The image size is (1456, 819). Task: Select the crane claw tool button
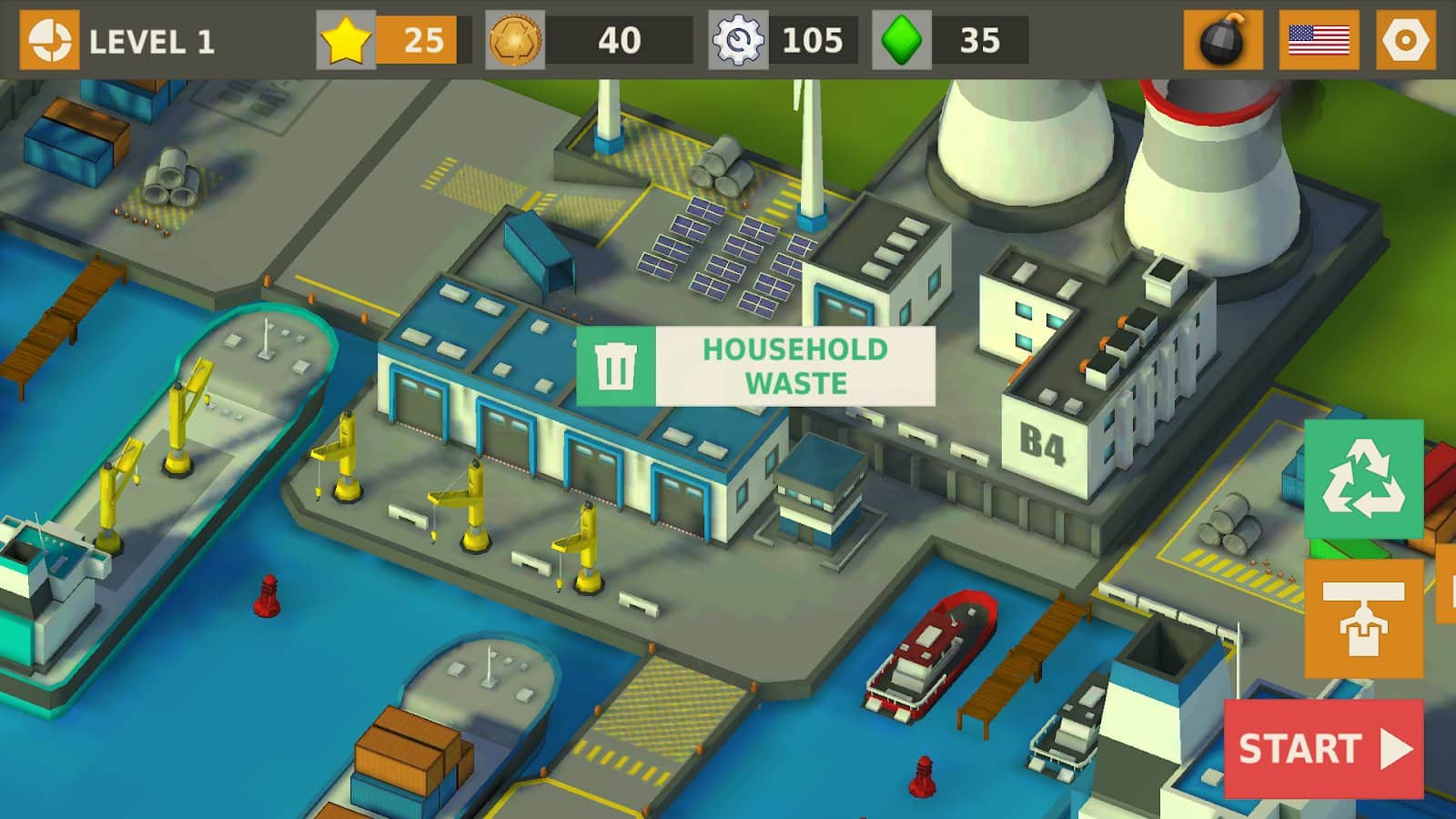[x=1364, y=620]
